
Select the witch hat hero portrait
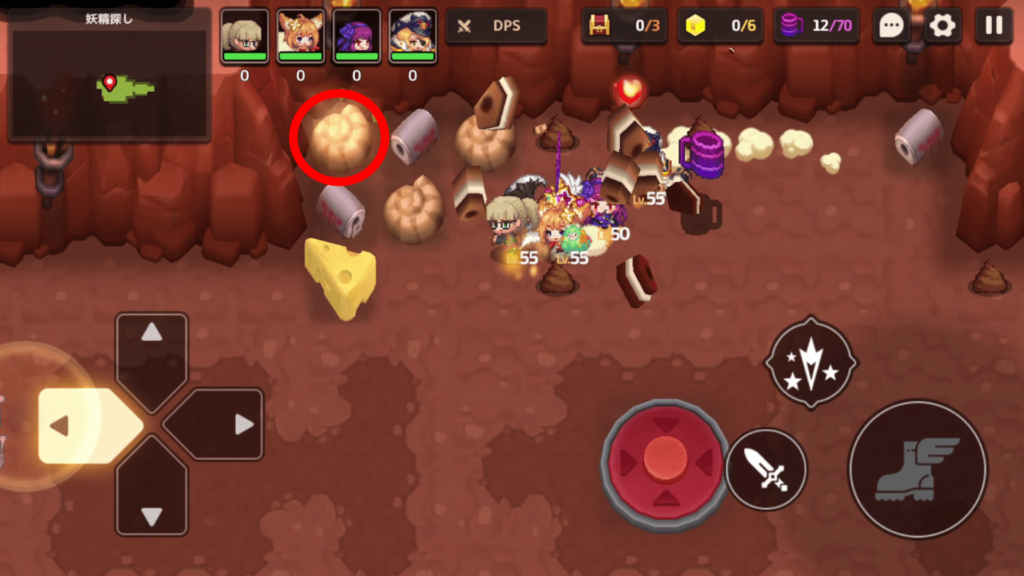click(x=413, y=33)
